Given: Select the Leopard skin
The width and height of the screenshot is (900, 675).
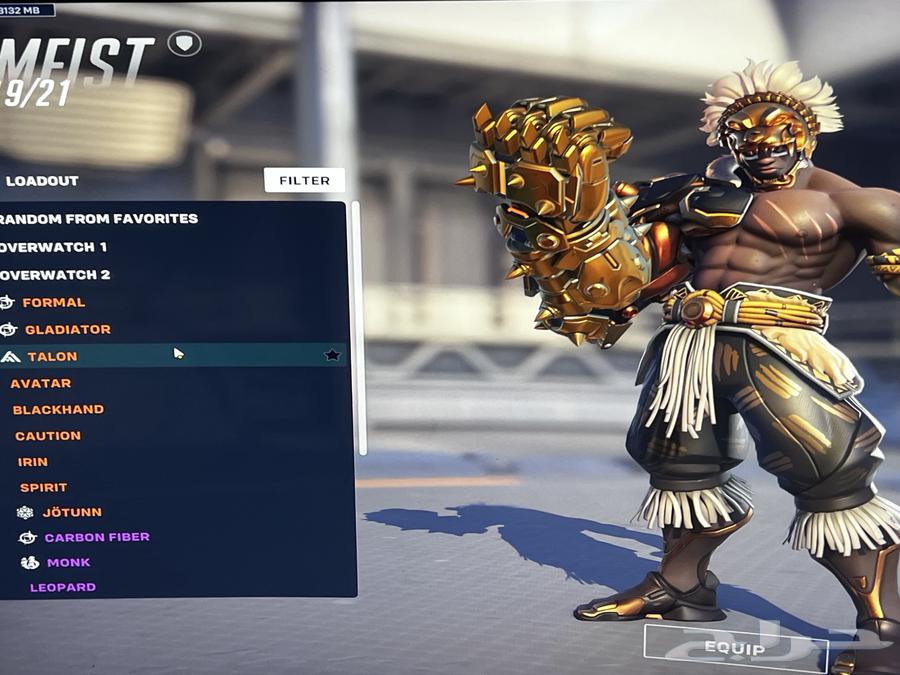Looking at the screenshot, I should click(x=63, y=587).
